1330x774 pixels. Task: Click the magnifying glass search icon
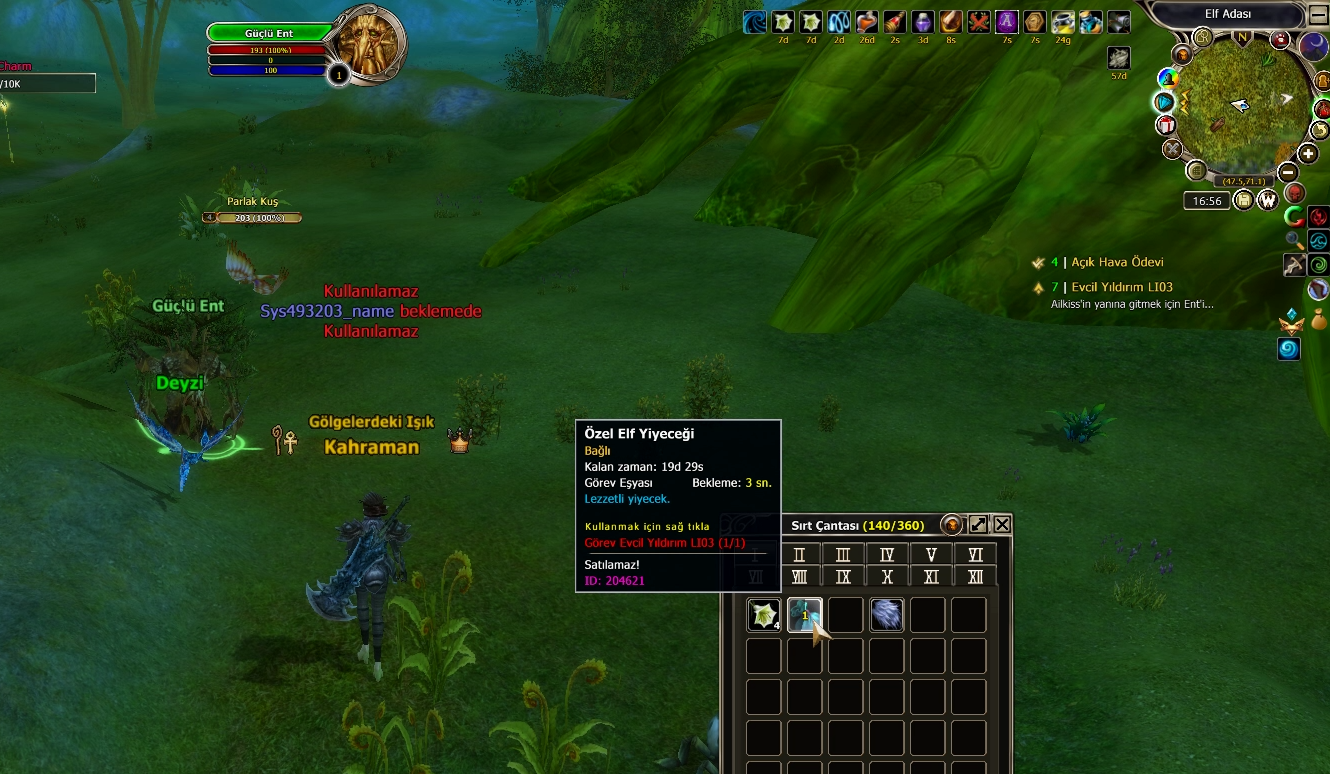pyautogui.click(x=1295, y=240)
